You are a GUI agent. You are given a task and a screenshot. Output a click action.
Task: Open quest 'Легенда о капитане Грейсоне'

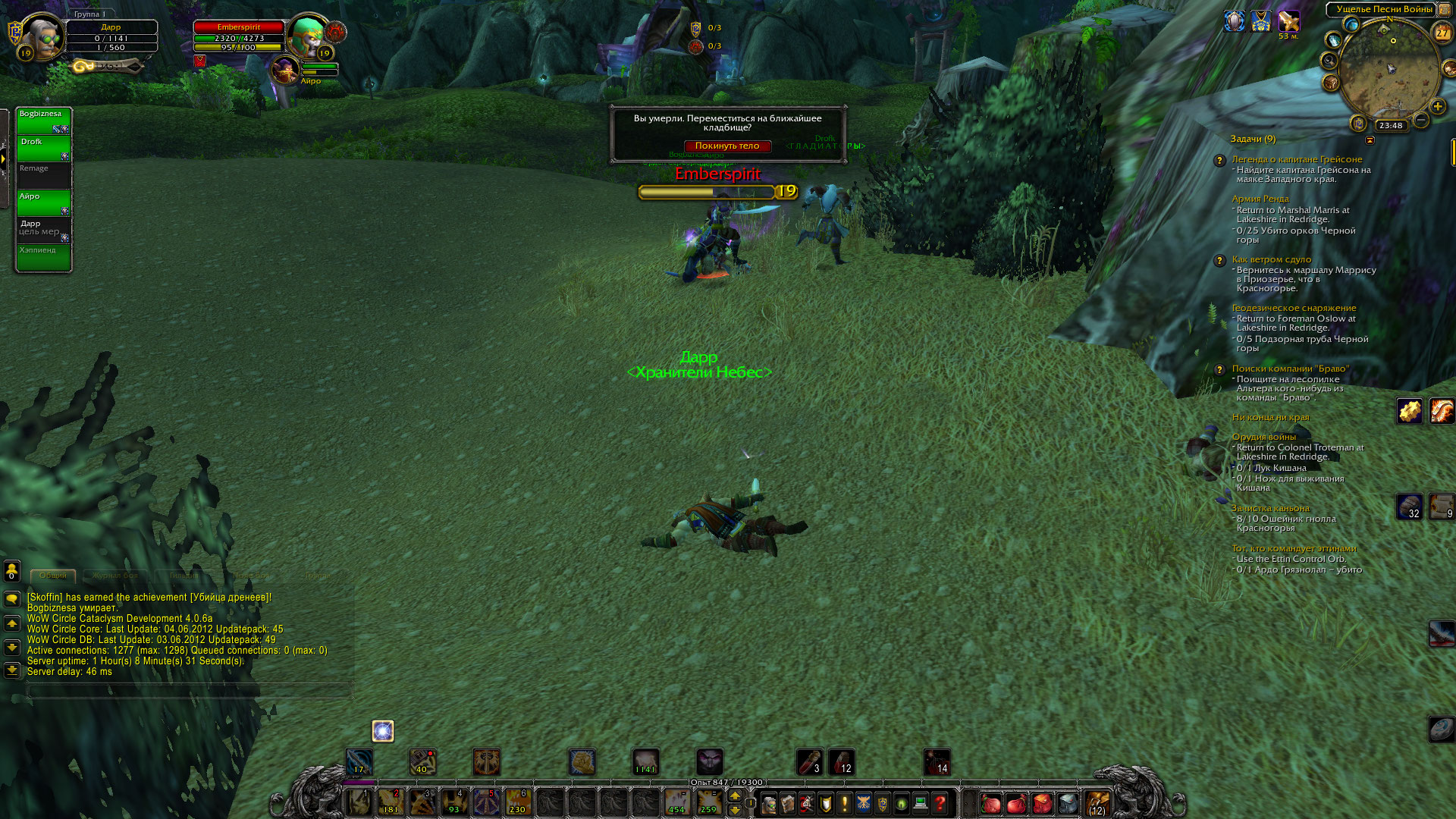1297,159
